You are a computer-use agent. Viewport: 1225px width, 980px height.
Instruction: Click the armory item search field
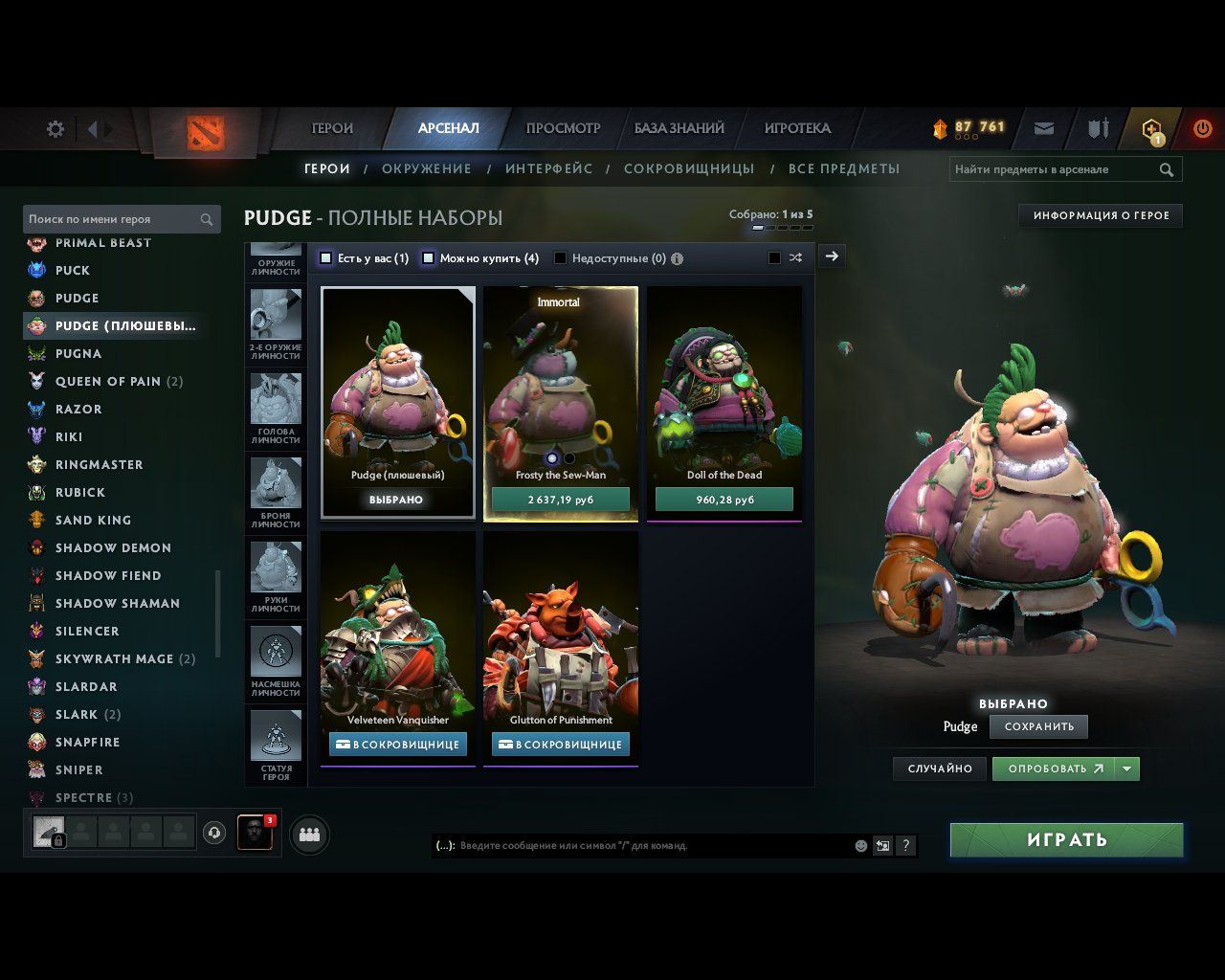pos(1053,169)
